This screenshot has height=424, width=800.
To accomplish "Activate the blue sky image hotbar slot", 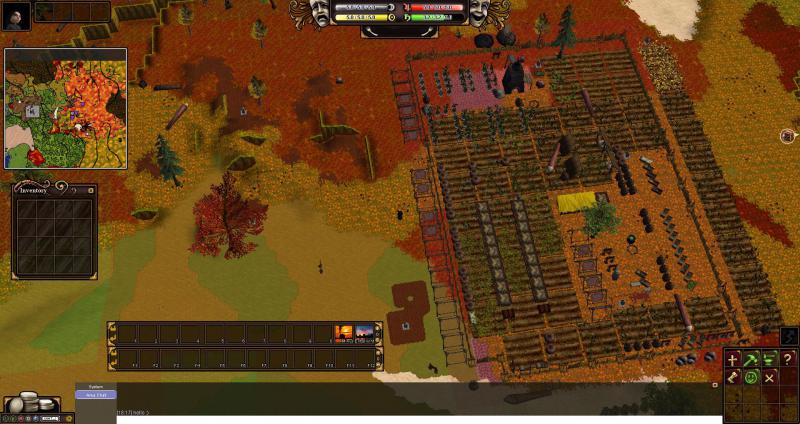I will click(x=365, y=334).
